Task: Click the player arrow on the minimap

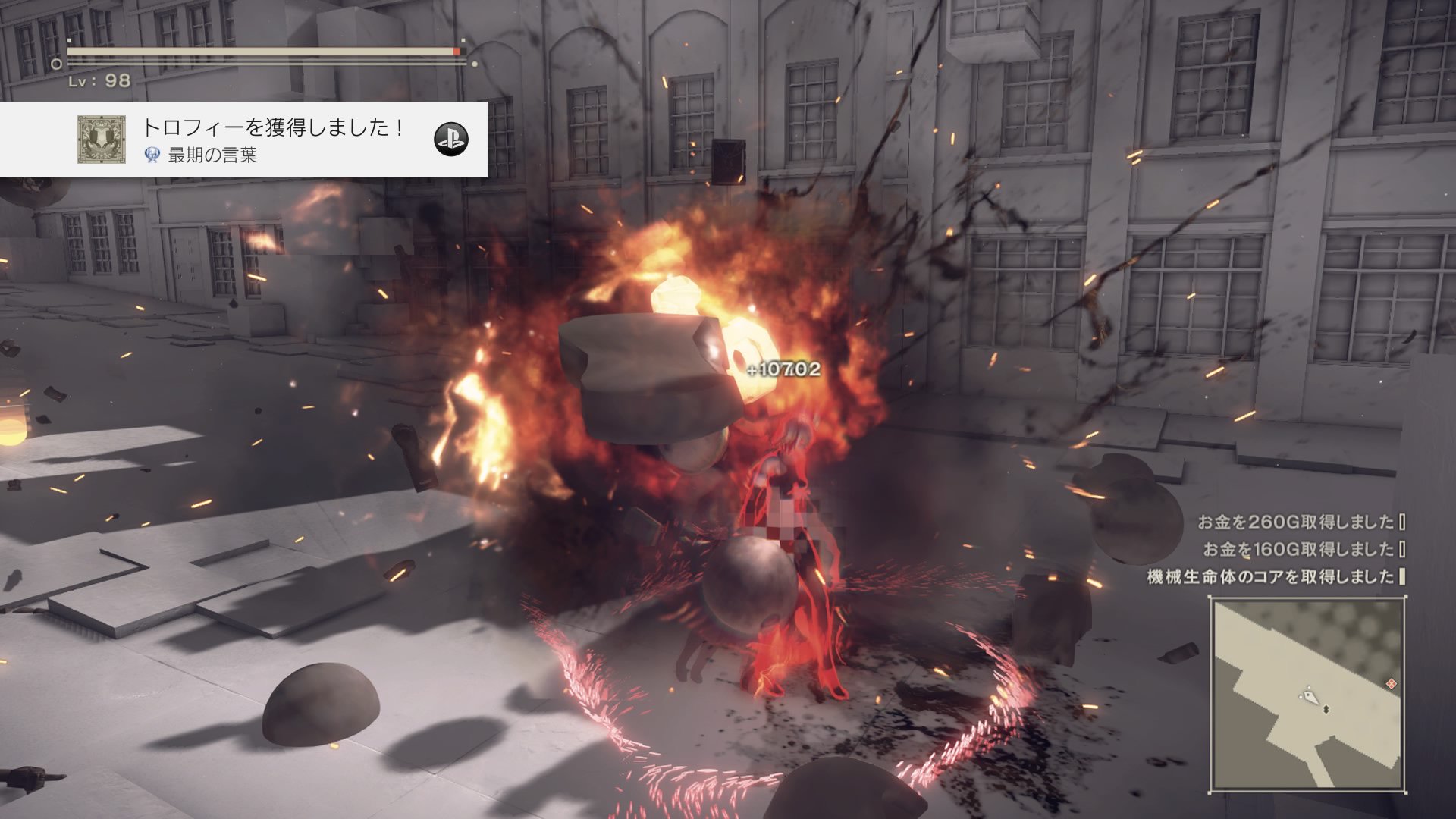Action: click(1310, 695)
